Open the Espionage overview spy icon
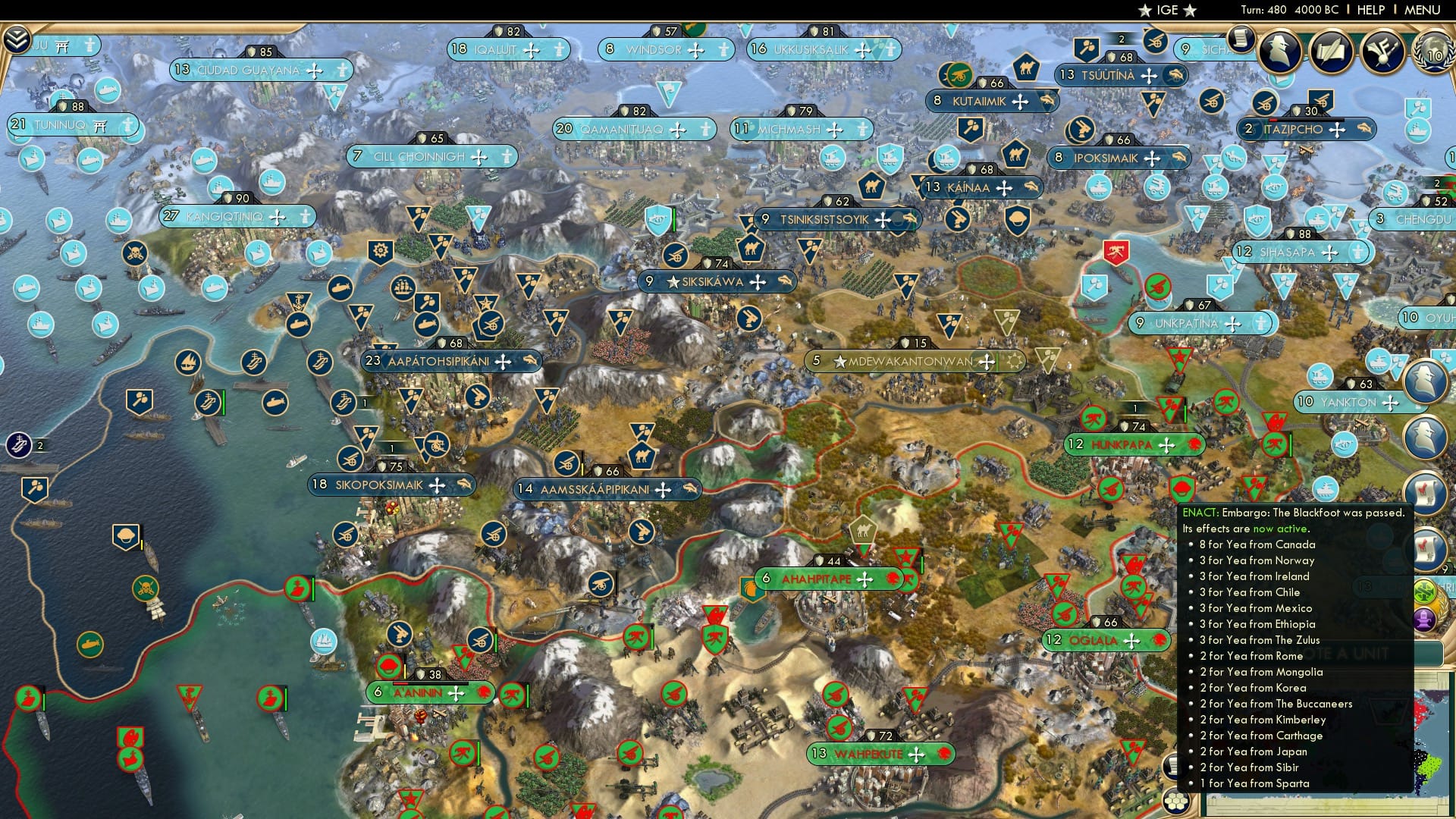Viewport: 1456px width, 819px height. pyautogui.click(x=1279, y=52)
